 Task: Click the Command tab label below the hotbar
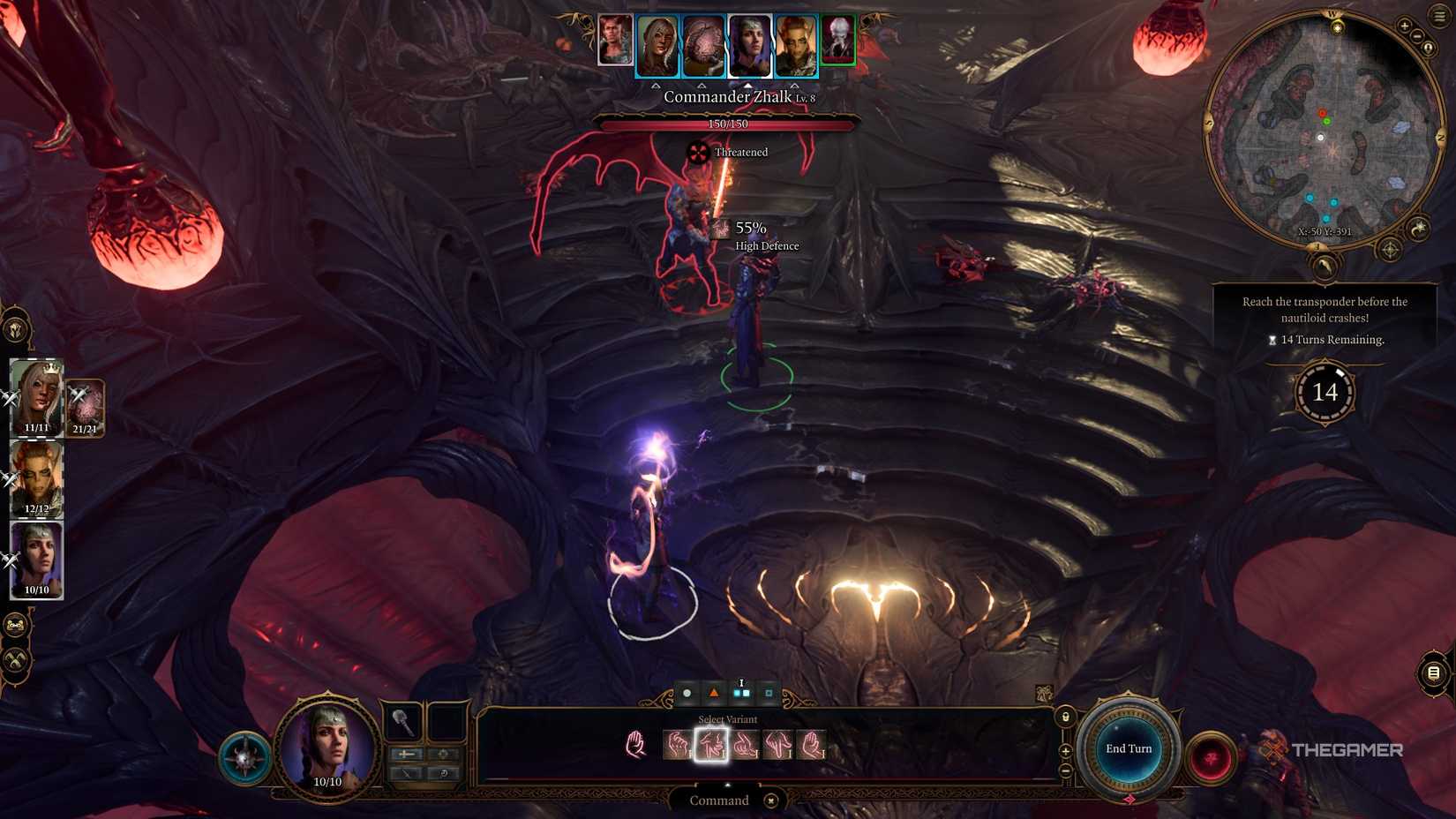[719, 800]
